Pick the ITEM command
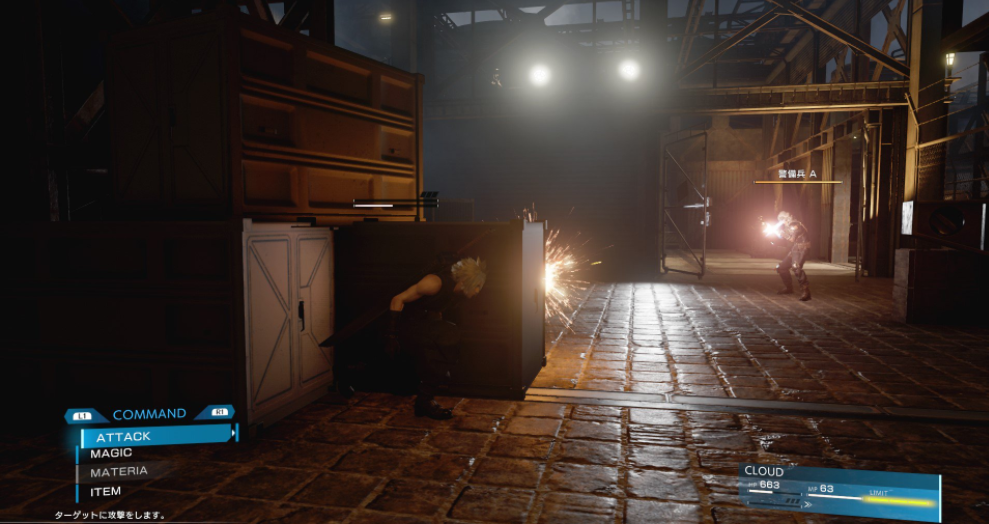Viewport: 989px width, 524px height. (106, 491)
